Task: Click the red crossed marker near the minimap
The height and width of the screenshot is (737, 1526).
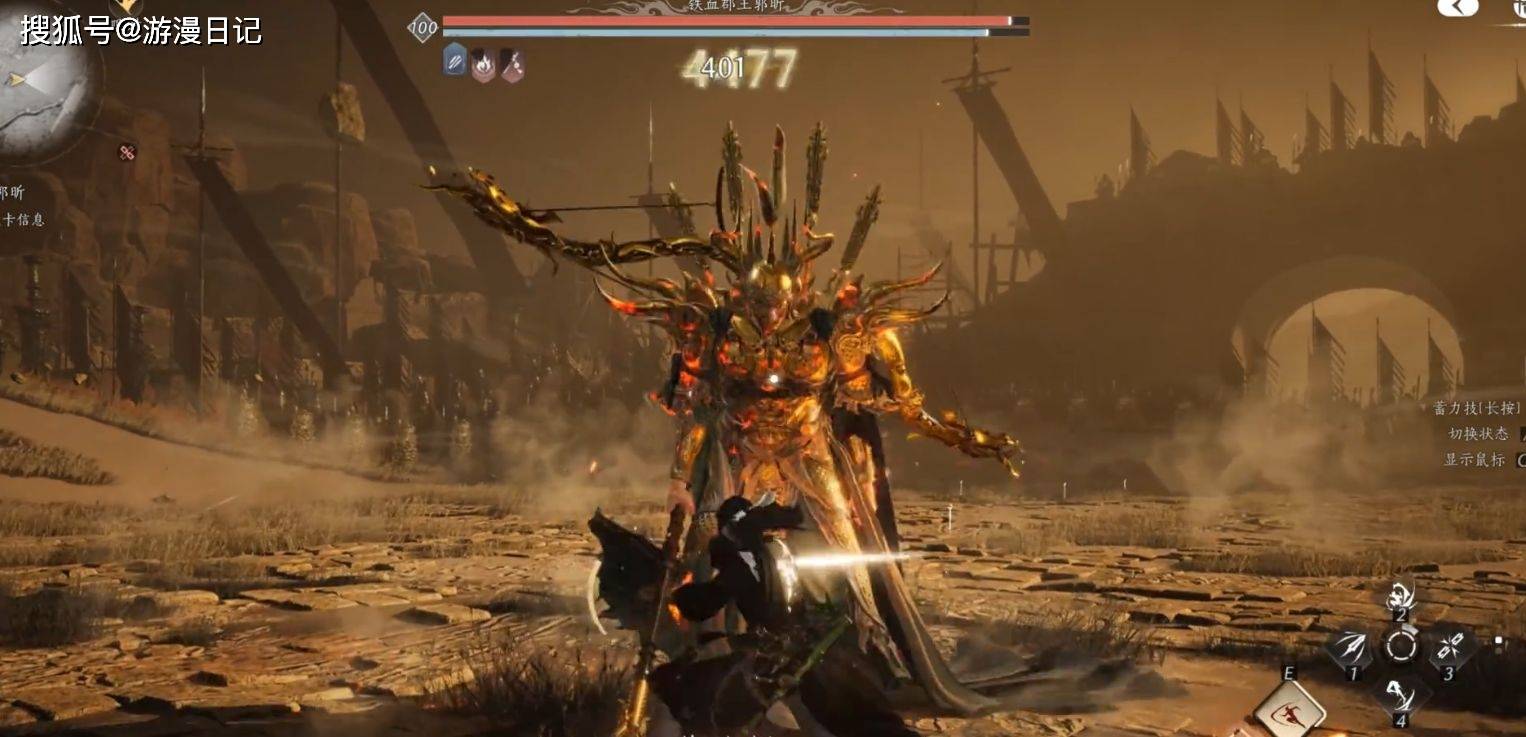Action: (127, 153)
